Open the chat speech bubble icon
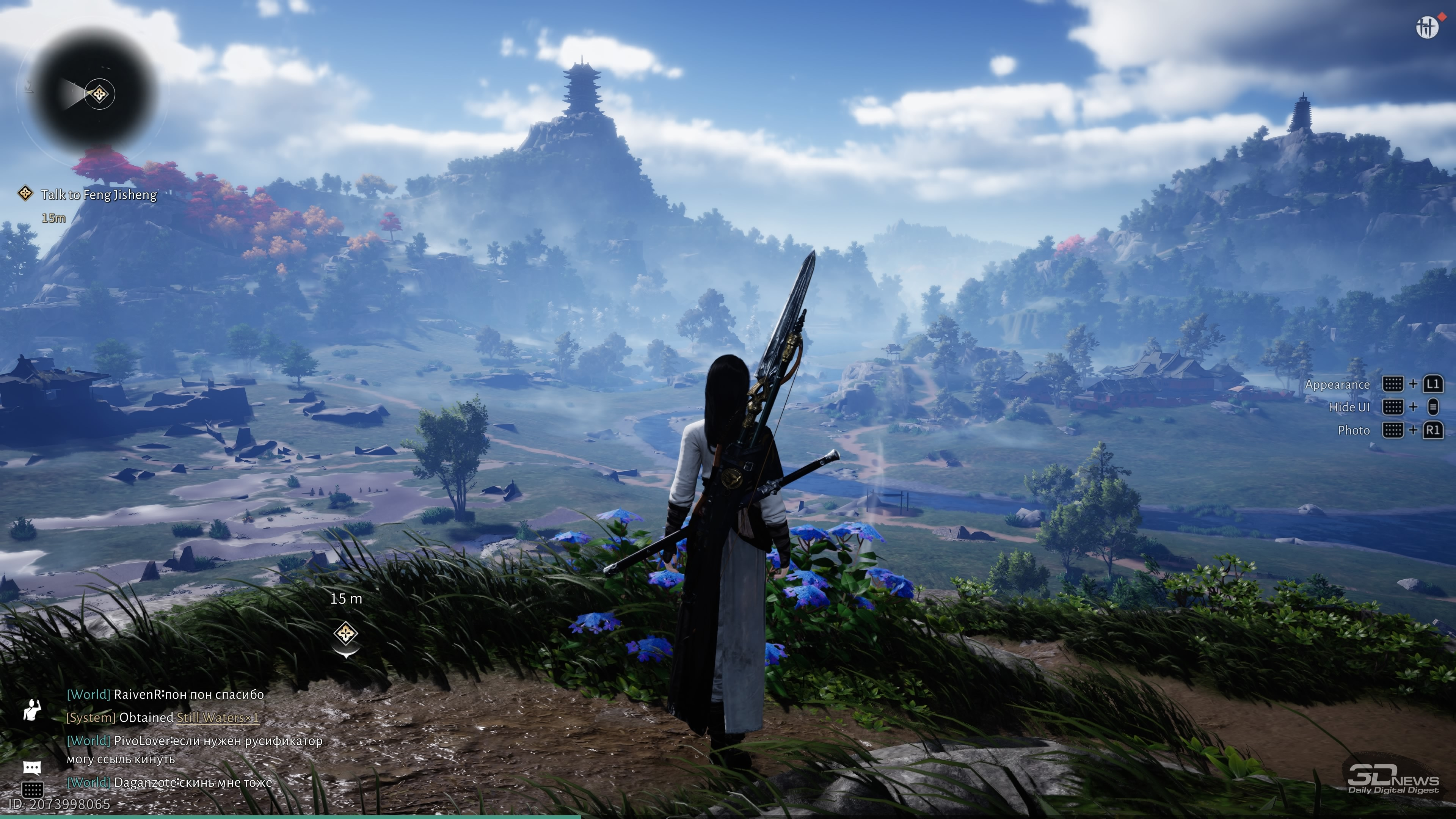The width and height of the screenshot is (1456, 819). [x=32, y=767]
